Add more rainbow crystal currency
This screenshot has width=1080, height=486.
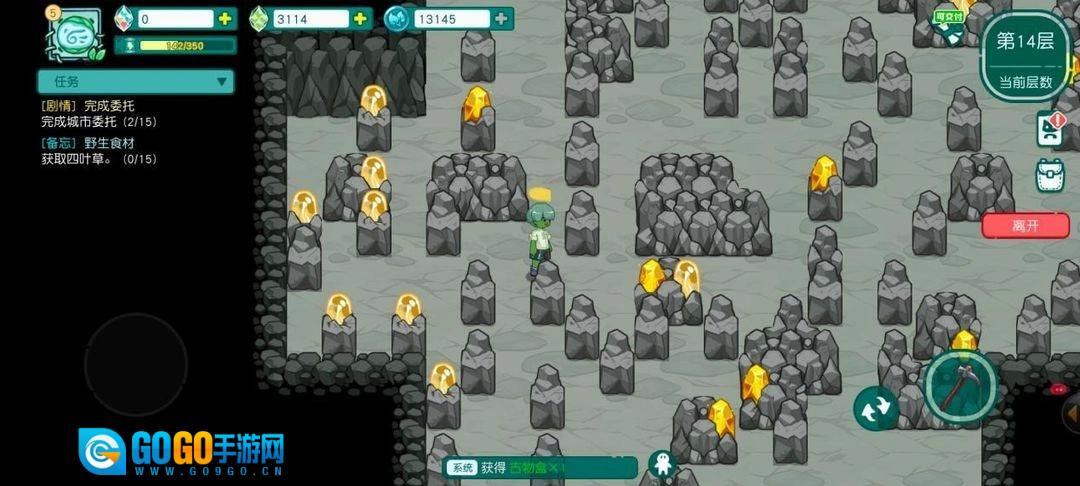[x=226, y=19]
